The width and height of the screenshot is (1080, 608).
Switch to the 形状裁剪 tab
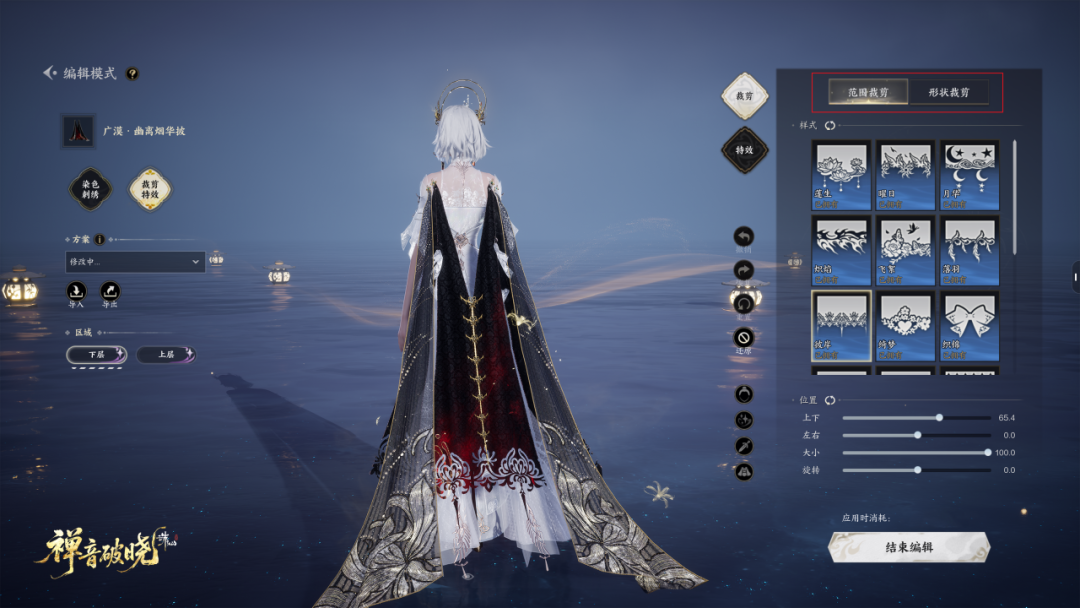[948, 92]
